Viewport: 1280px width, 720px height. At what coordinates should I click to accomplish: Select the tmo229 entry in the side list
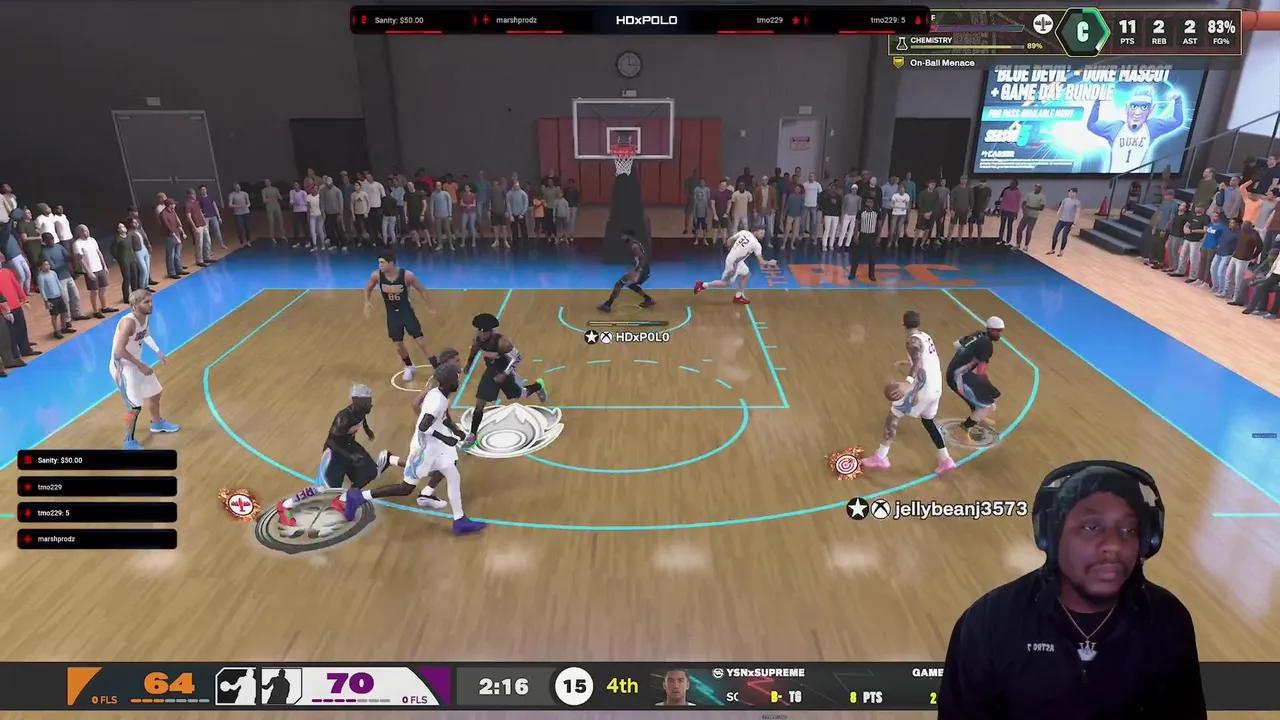click(96, 486)
